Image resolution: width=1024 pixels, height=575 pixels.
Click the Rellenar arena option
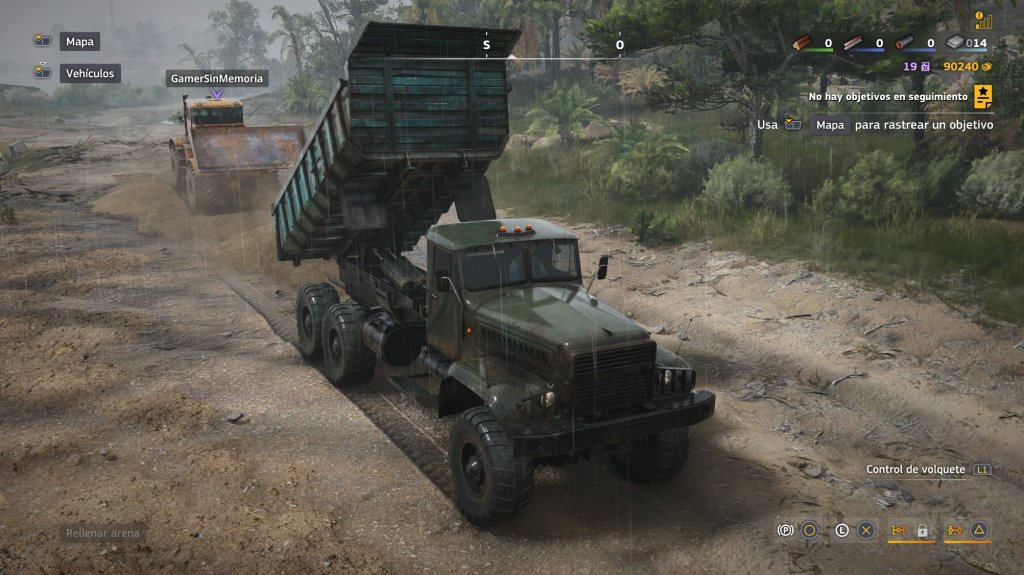click(x=104, y=533)
